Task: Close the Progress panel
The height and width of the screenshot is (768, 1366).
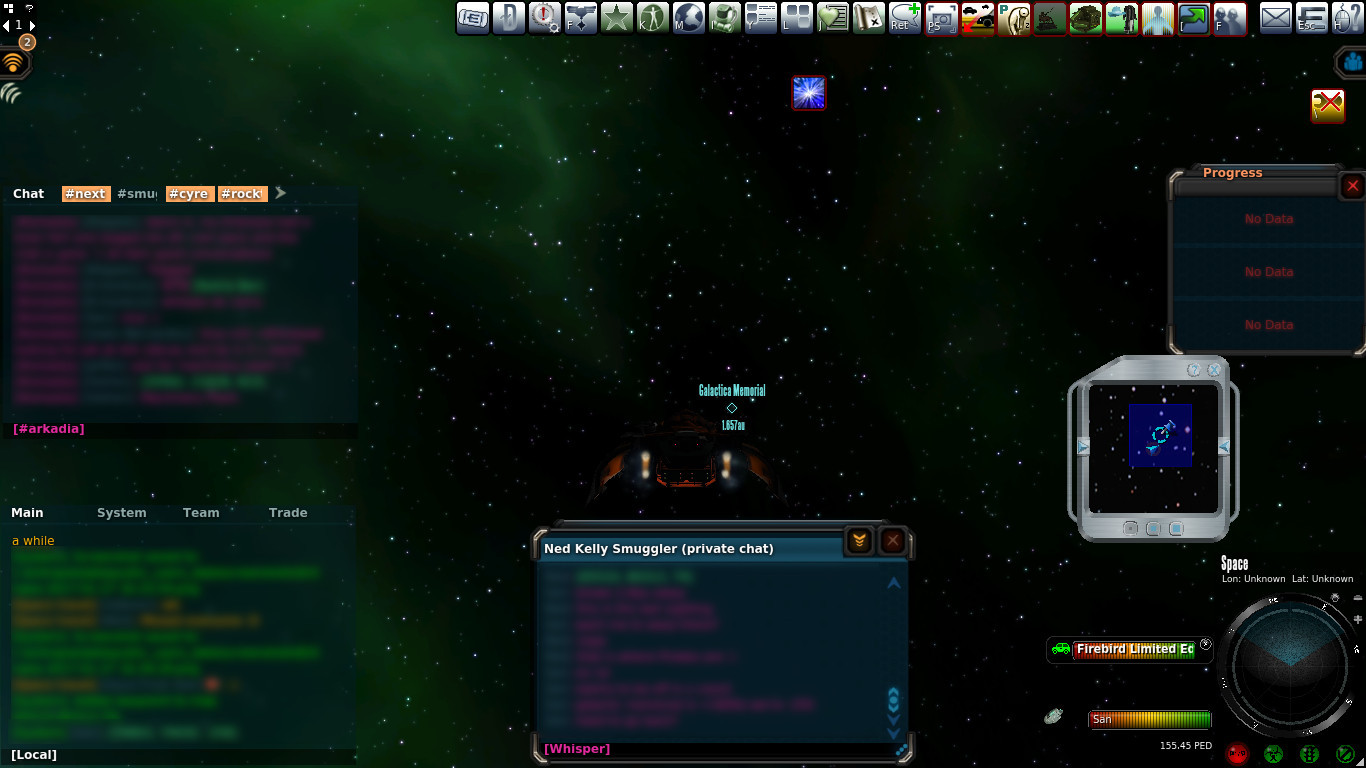Action: [x=1352, y=186]
